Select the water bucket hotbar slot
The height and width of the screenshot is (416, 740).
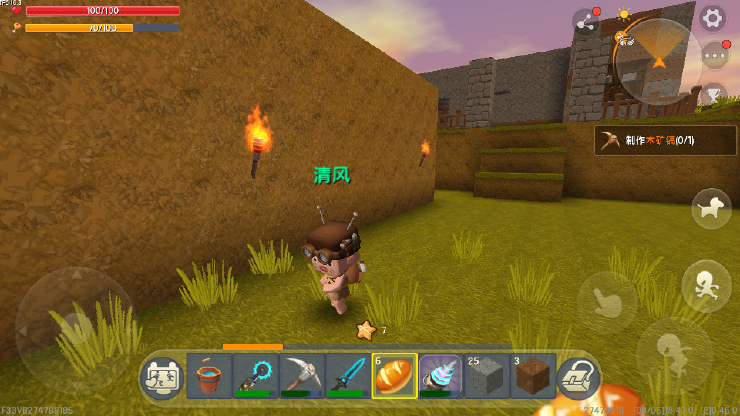pos(209,377)
